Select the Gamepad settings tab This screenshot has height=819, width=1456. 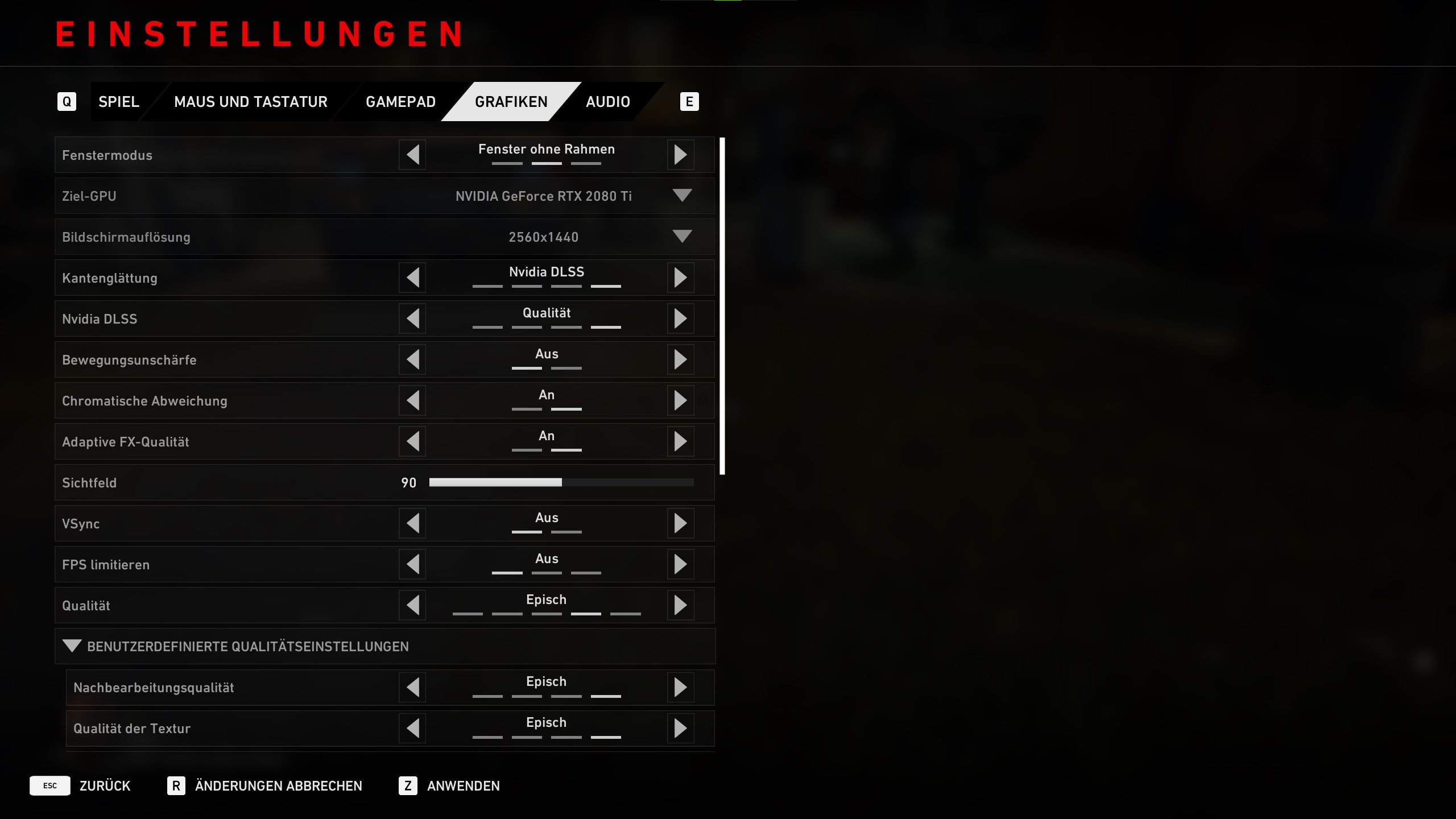coord(400,102)
